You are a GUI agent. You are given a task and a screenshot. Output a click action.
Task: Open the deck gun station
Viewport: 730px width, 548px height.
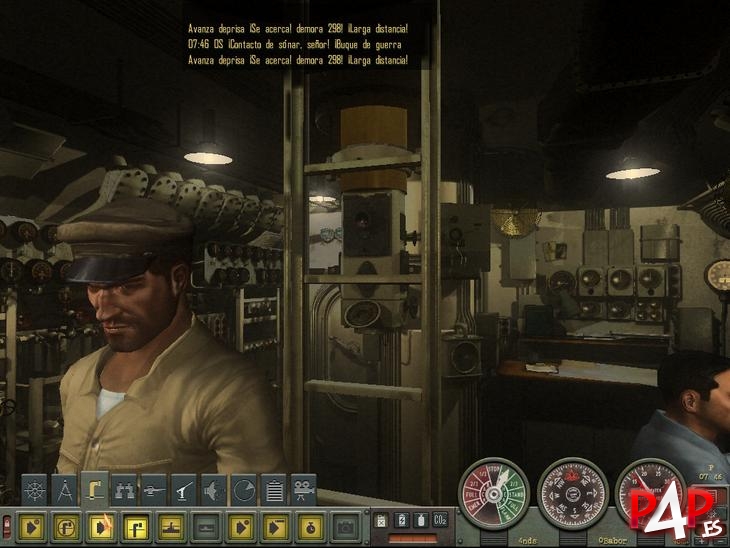point(155,490)
